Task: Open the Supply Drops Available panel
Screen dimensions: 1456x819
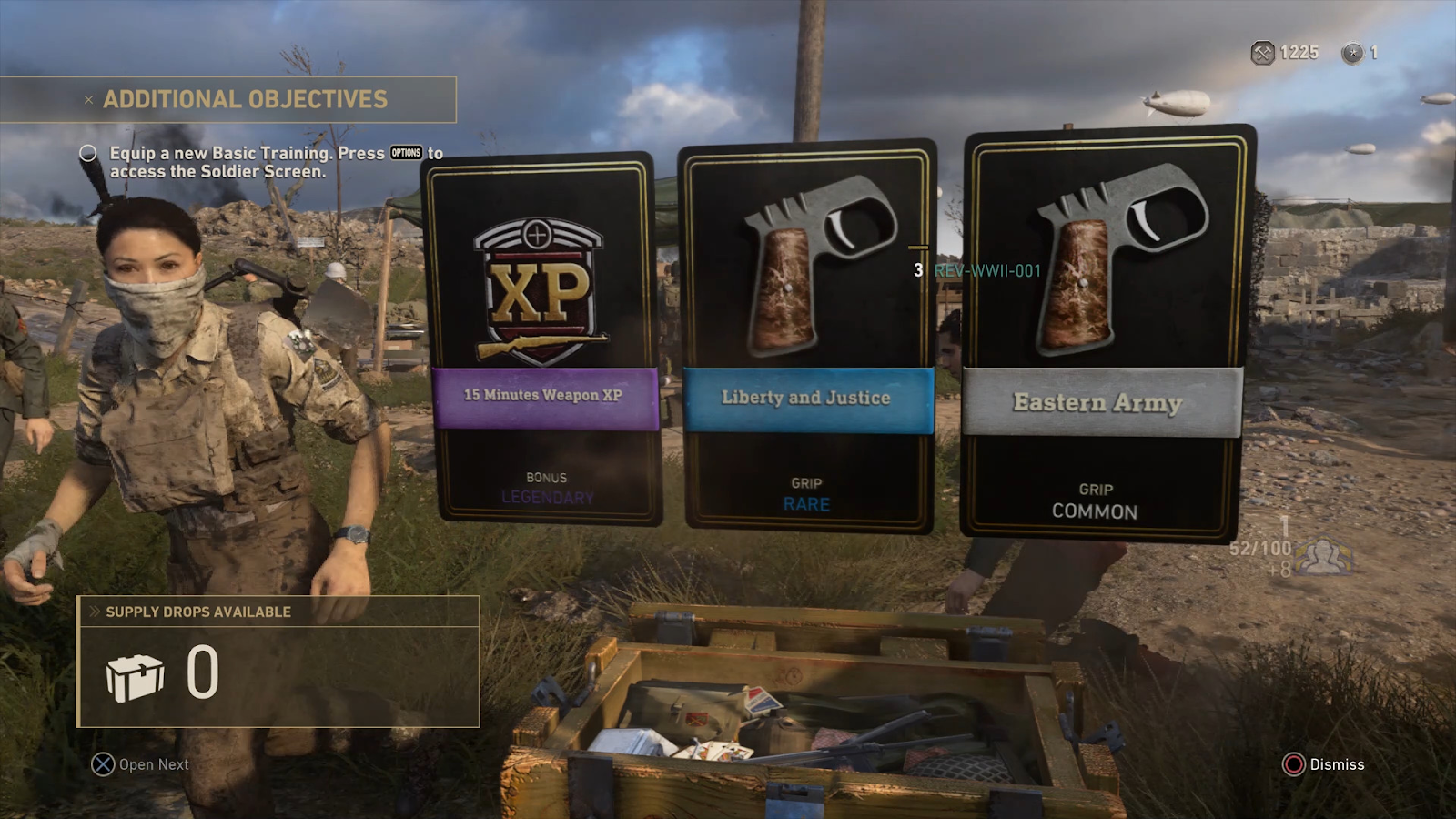Action: click(278, 662)
